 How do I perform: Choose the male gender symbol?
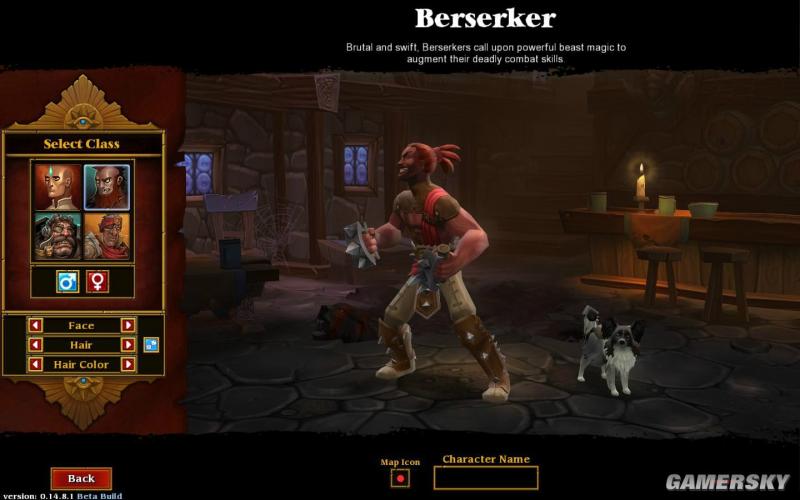tap(67, 282)
